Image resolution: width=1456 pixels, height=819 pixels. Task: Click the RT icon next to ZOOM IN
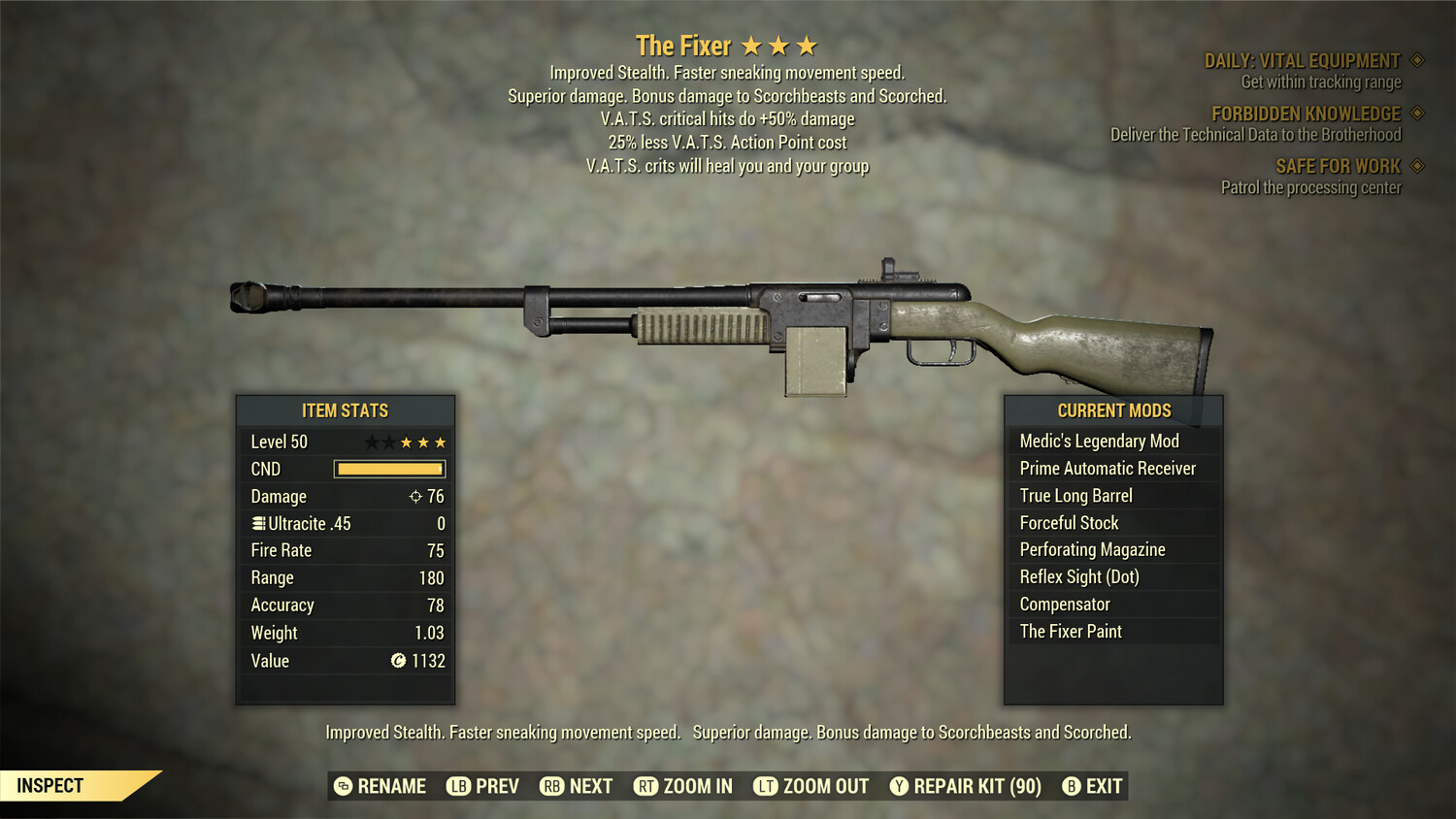[645, 786]
